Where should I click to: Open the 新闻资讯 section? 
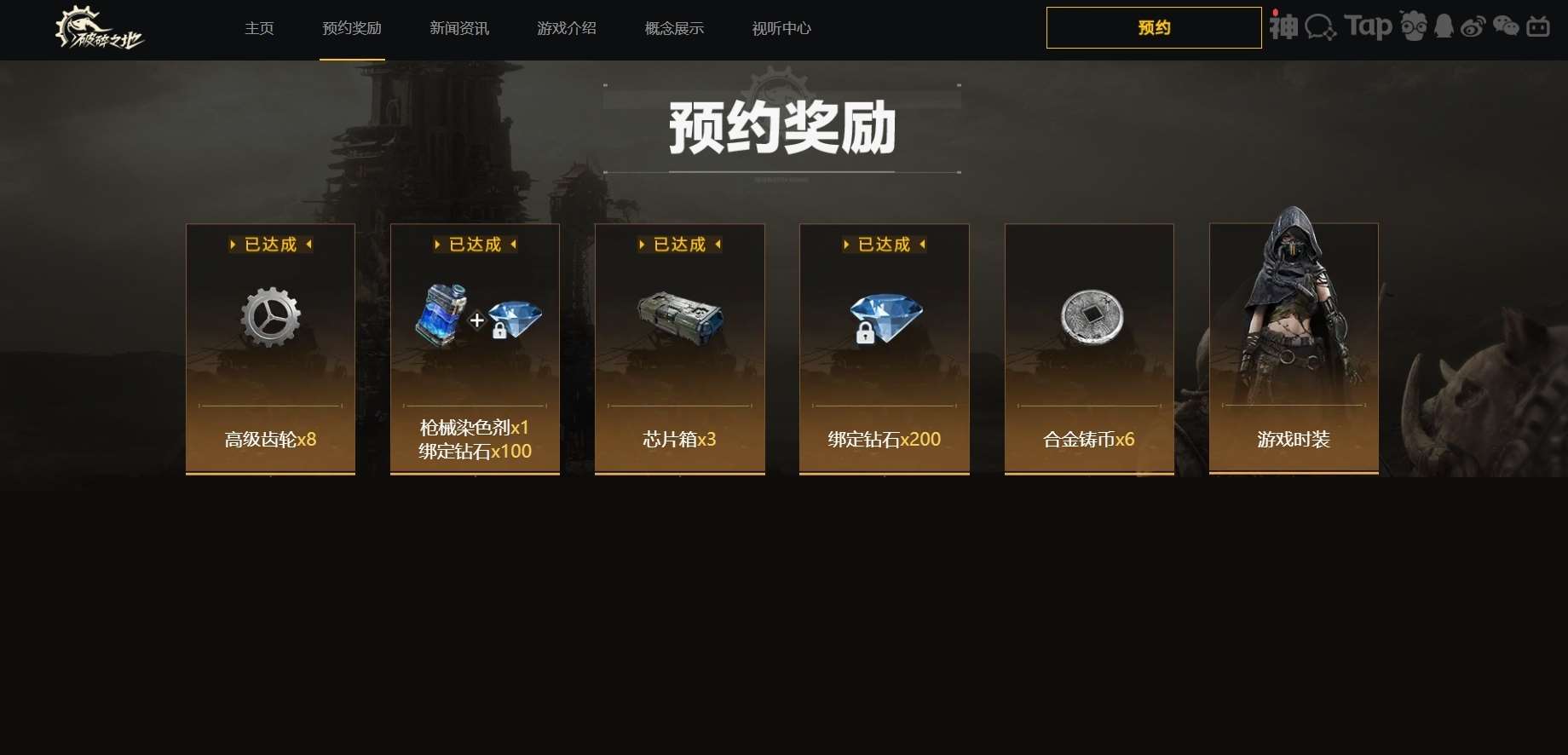point(458,28)
